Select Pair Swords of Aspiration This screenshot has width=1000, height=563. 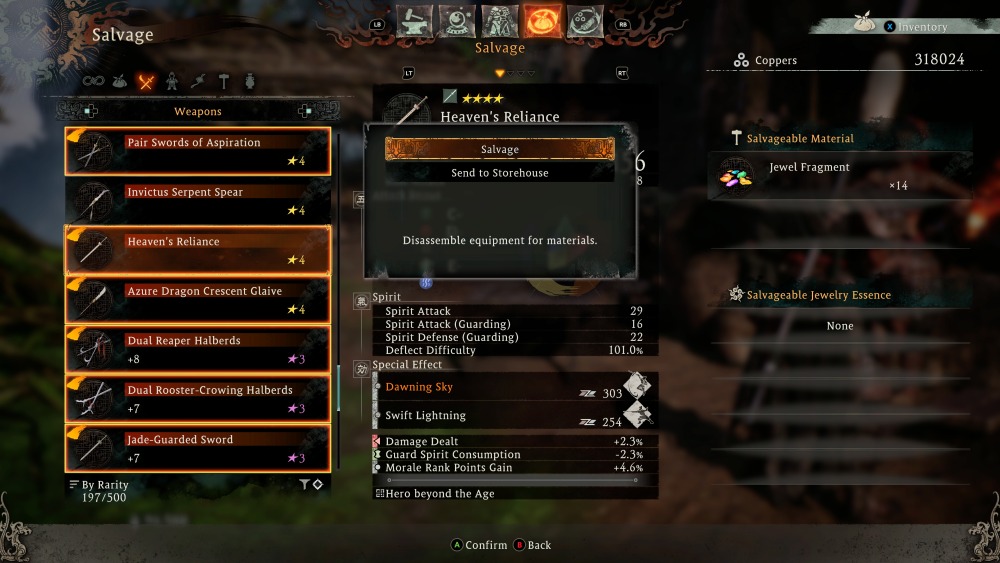click(x=198, y=151)
